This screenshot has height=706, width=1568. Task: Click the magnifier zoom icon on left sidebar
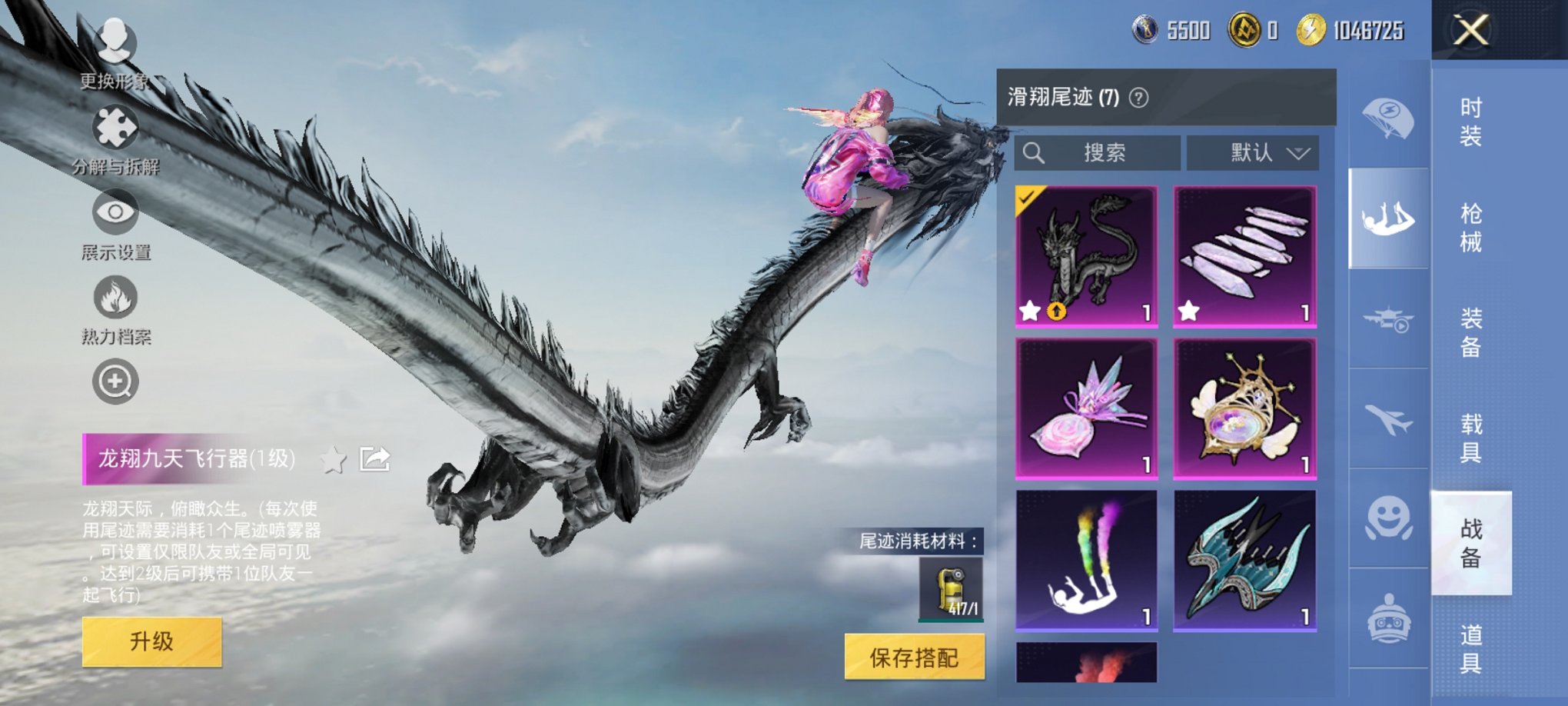coord(115,381)
